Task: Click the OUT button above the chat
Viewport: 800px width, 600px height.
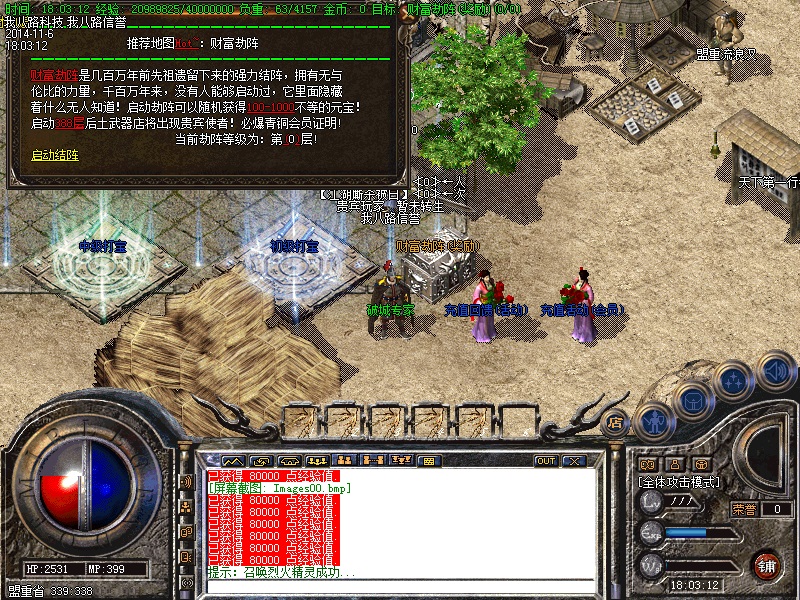Action: tap(546, 461)
